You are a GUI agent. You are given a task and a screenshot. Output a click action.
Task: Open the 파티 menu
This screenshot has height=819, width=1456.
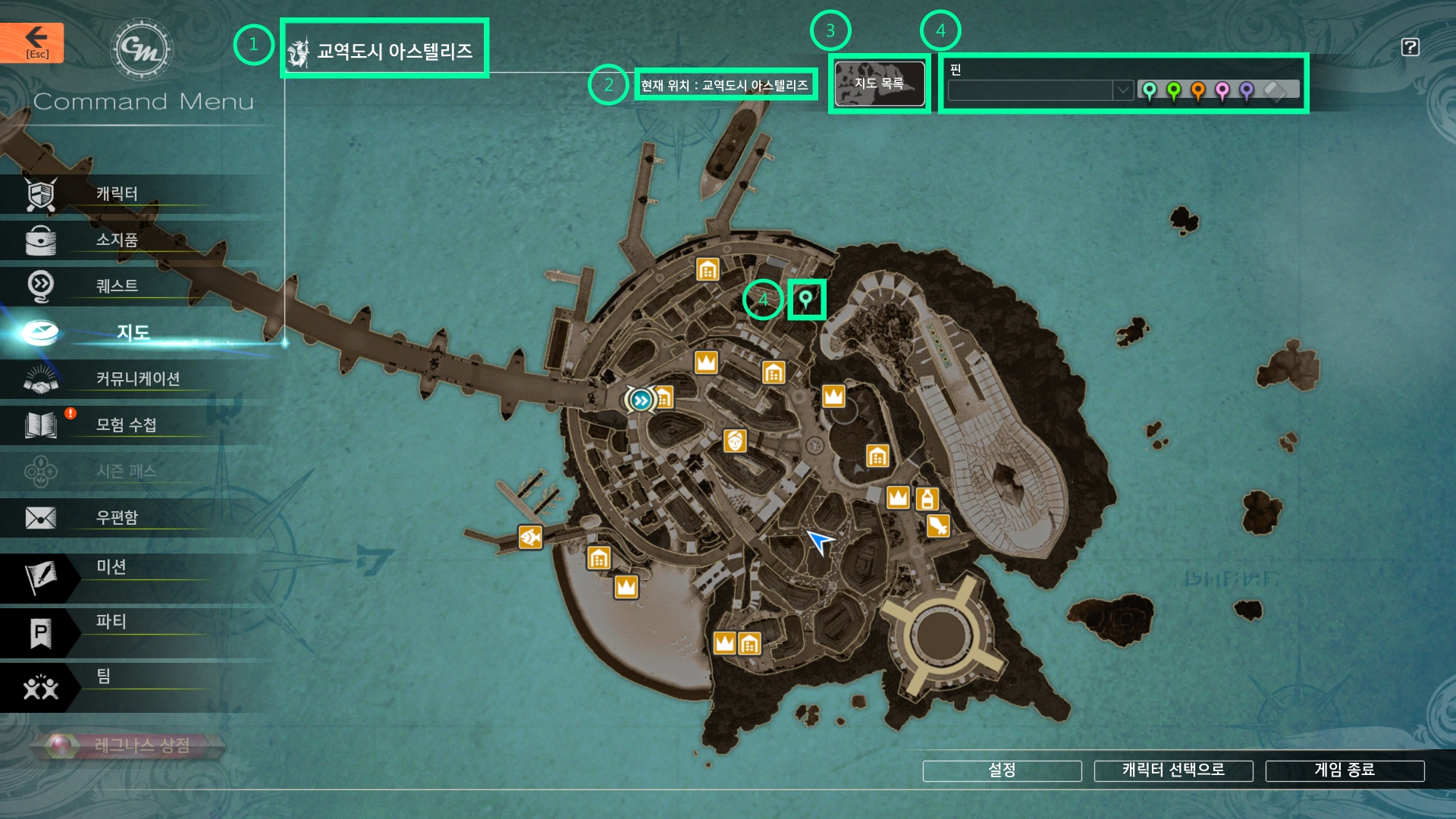click(111, 622)
